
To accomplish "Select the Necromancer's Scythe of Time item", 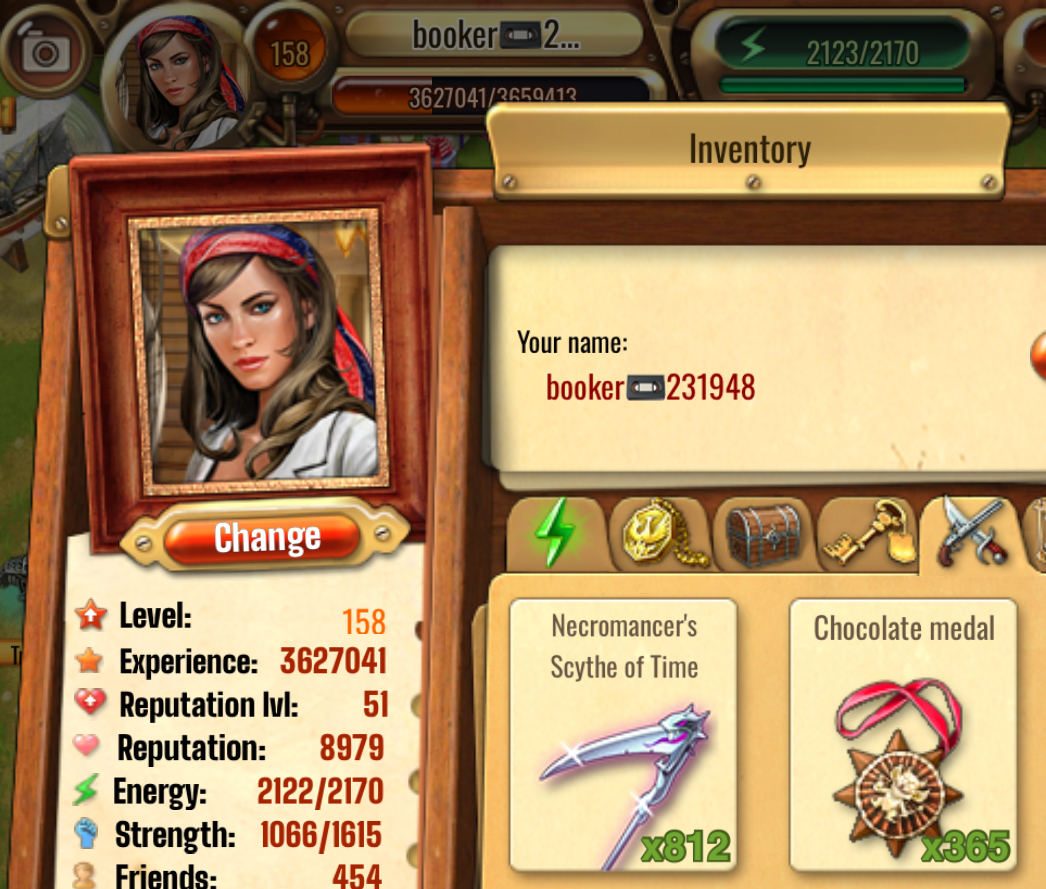I will (624, 735).
